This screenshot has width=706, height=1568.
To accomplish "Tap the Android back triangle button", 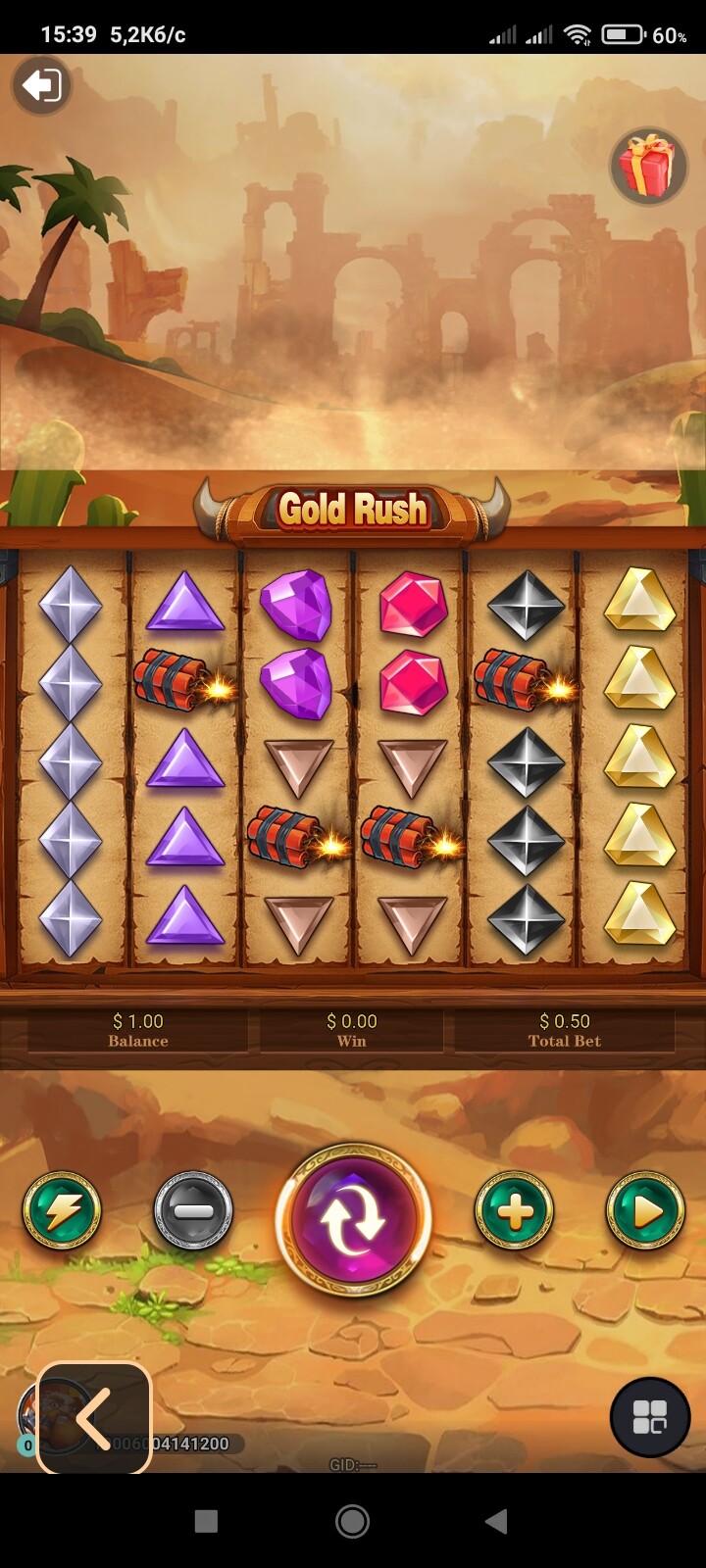I will click(x=497, y=1521).
